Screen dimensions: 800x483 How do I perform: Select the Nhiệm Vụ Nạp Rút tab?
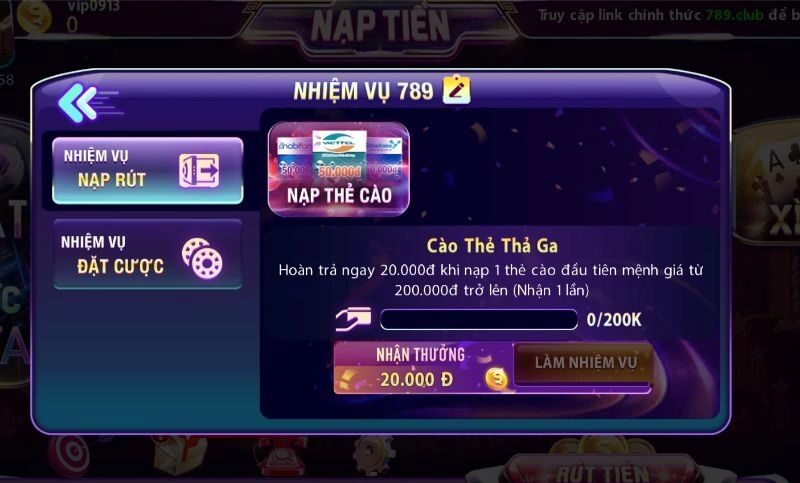(x=148, y=170)
